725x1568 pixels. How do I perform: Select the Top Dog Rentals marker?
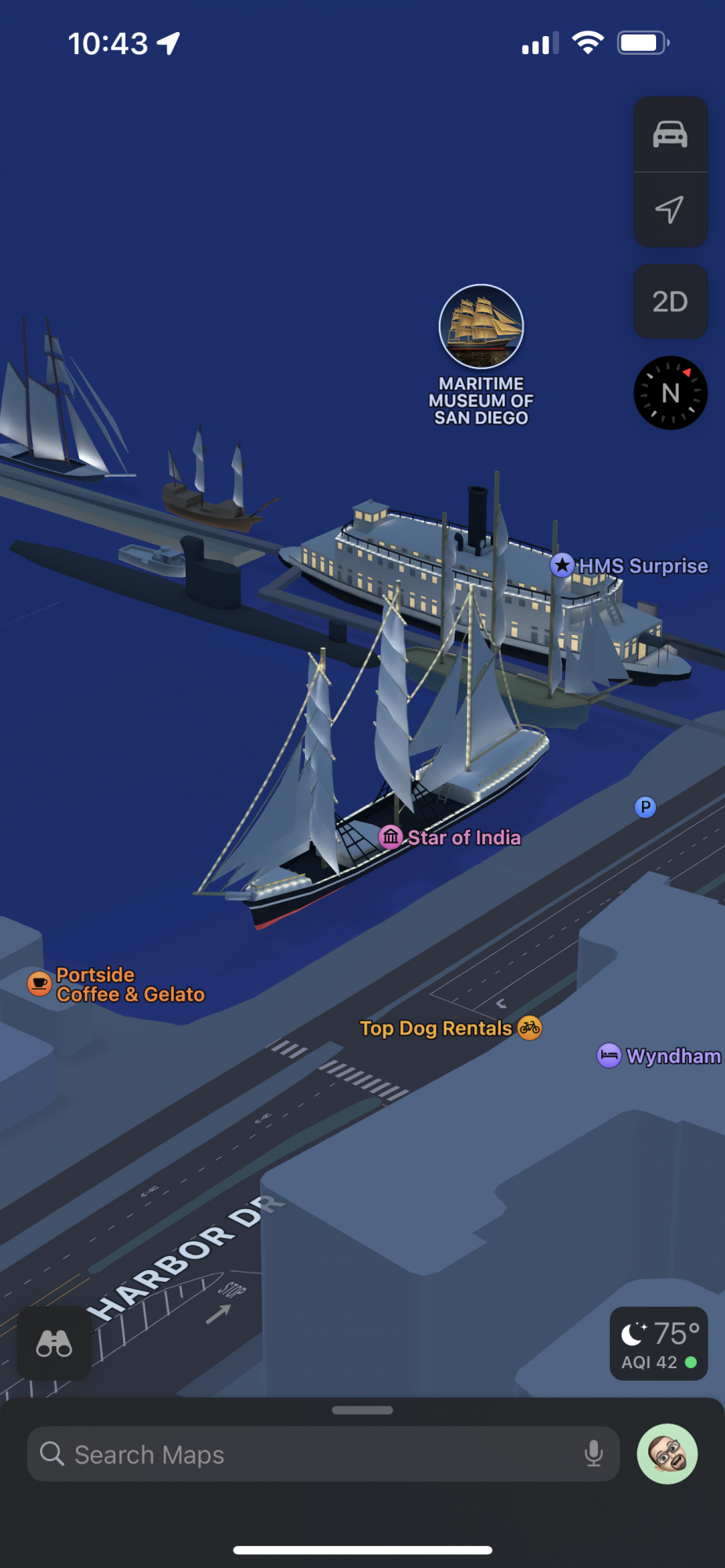tap(530, 1028)
